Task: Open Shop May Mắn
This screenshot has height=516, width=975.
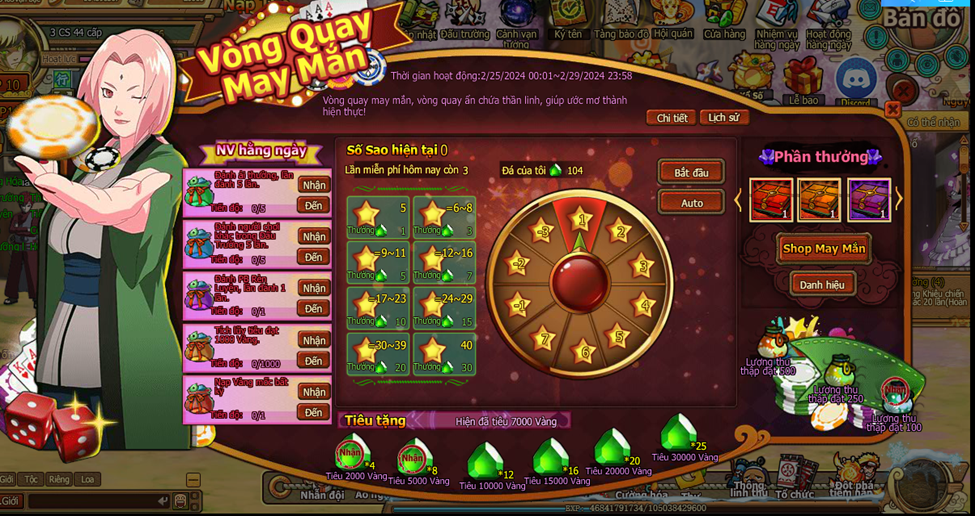Action: tap(824, 249)
